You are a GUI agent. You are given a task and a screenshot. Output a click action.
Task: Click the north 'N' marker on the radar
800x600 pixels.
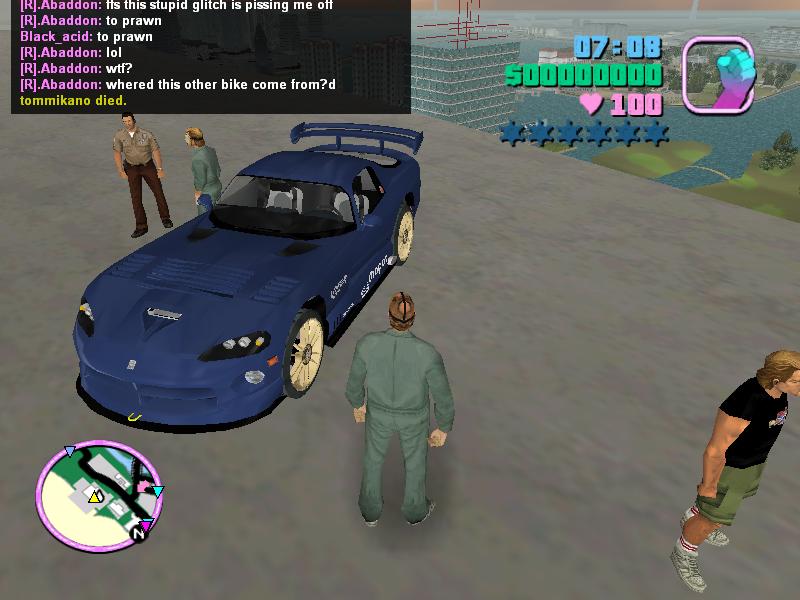(x=139, y=536)
